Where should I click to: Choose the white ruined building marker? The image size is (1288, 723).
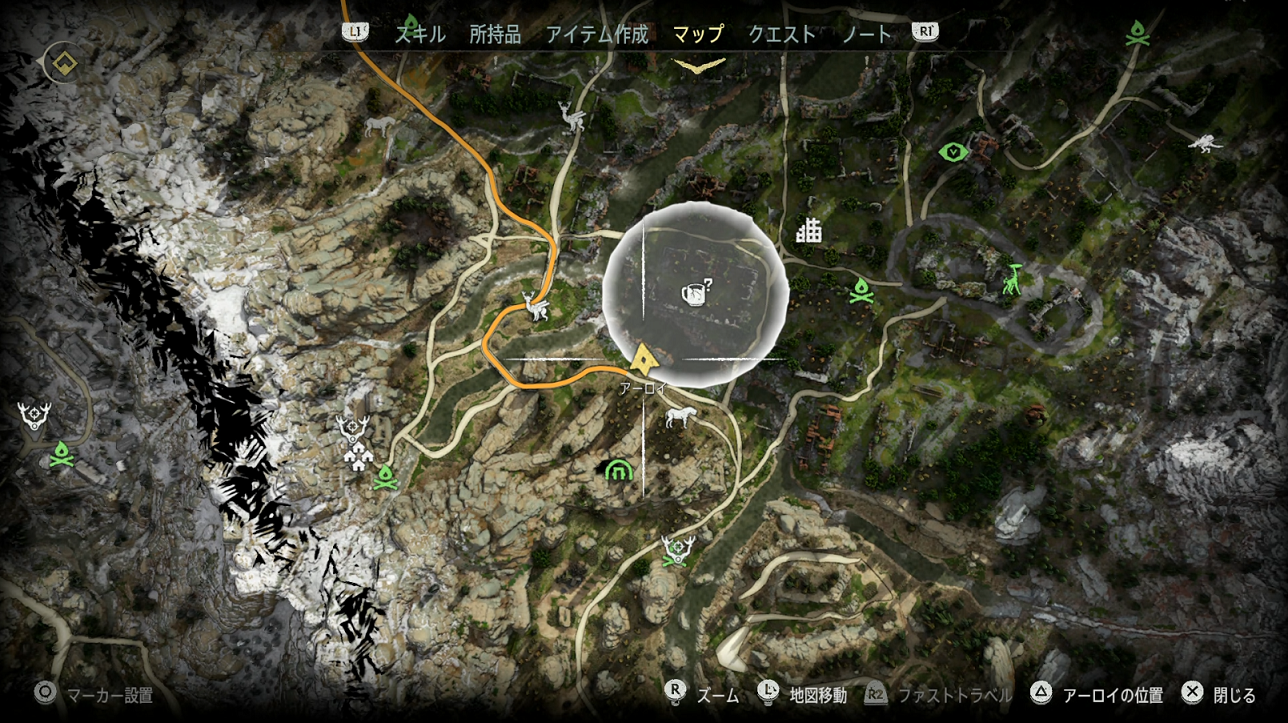[x=808, y=231]
